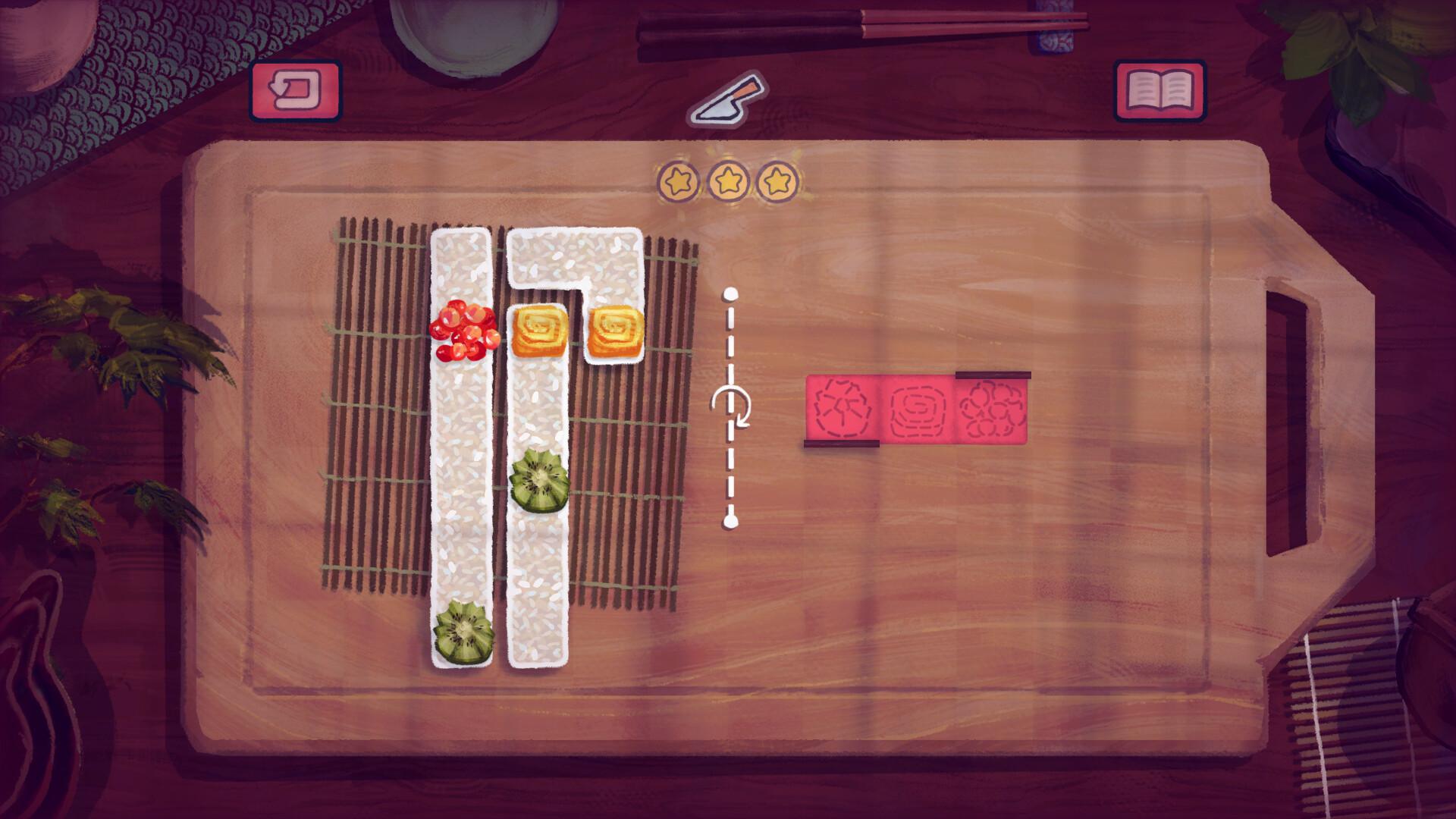Screen dimensions: 1456x819
Task: Tap the undo arrow icon
Action: (296, 91)
